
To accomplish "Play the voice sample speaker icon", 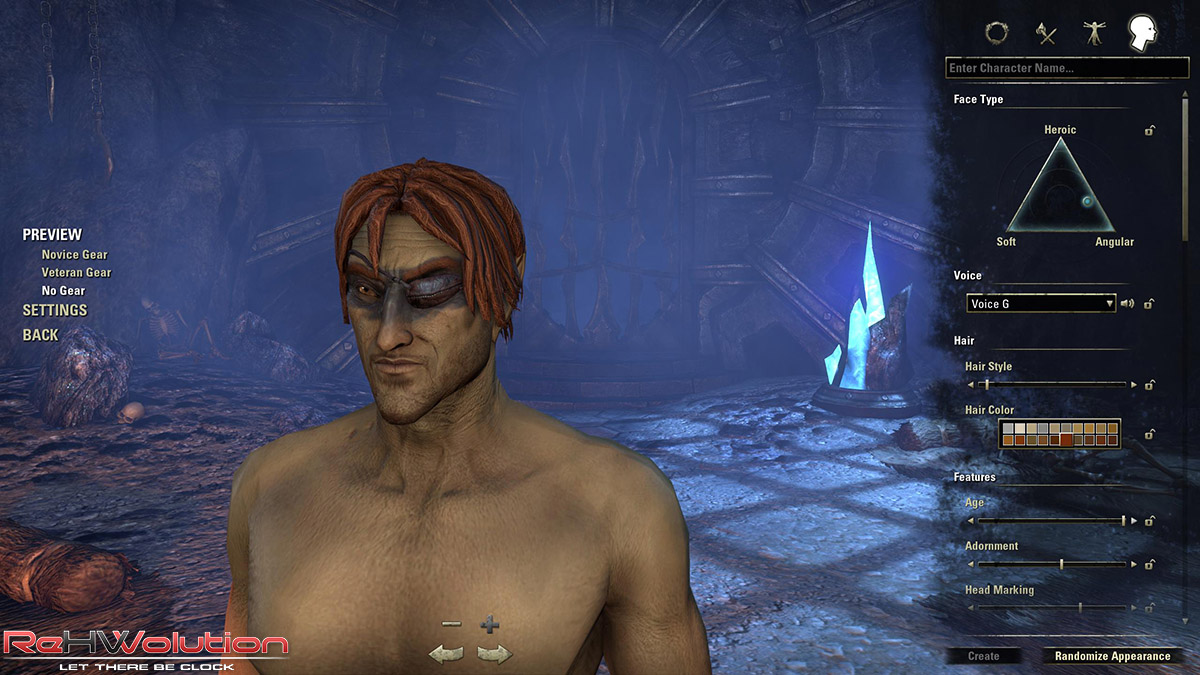I will point(1127,303).
